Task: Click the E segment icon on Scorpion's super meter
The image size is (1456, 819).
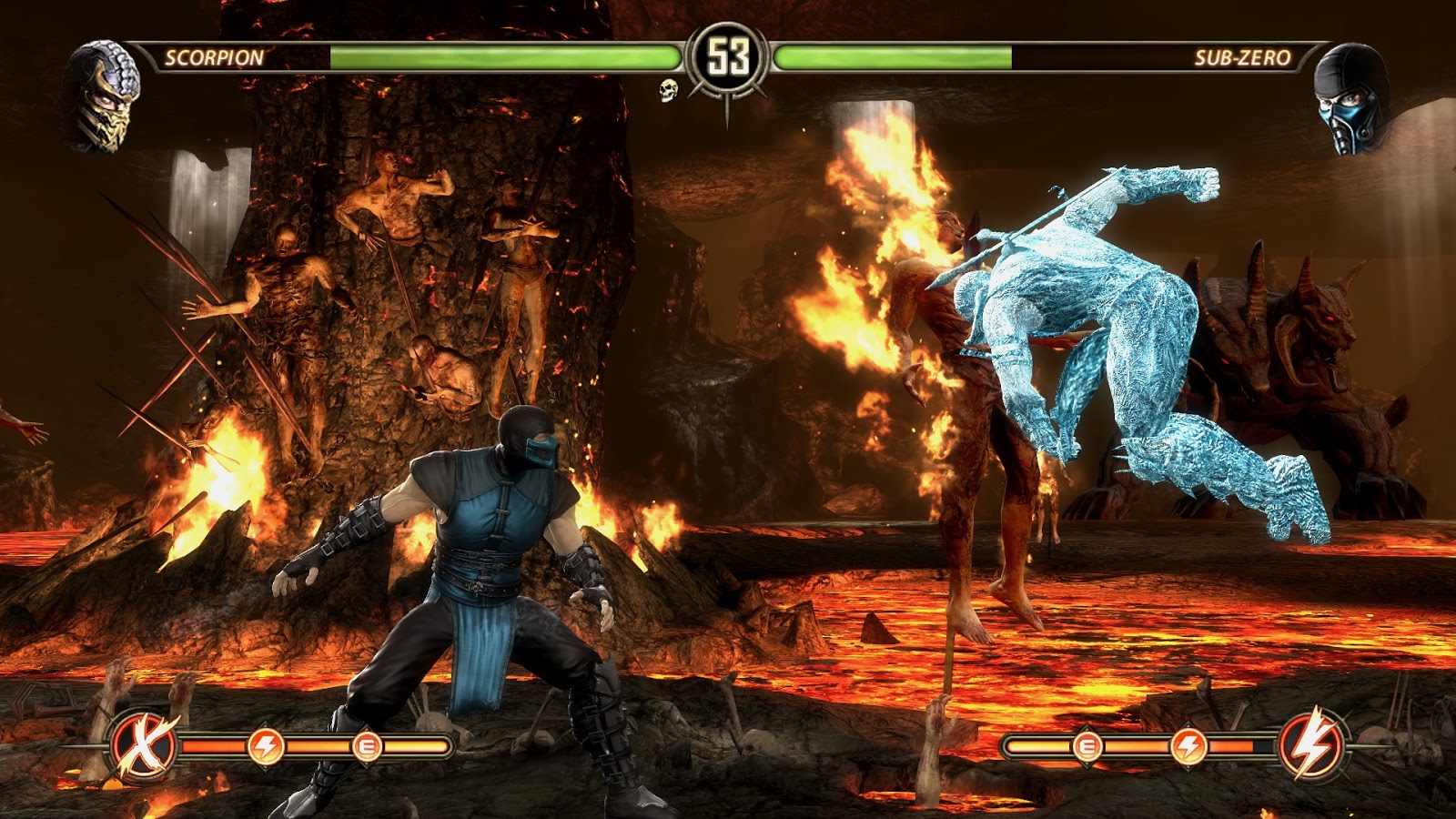Action: [x=369, y=746]
